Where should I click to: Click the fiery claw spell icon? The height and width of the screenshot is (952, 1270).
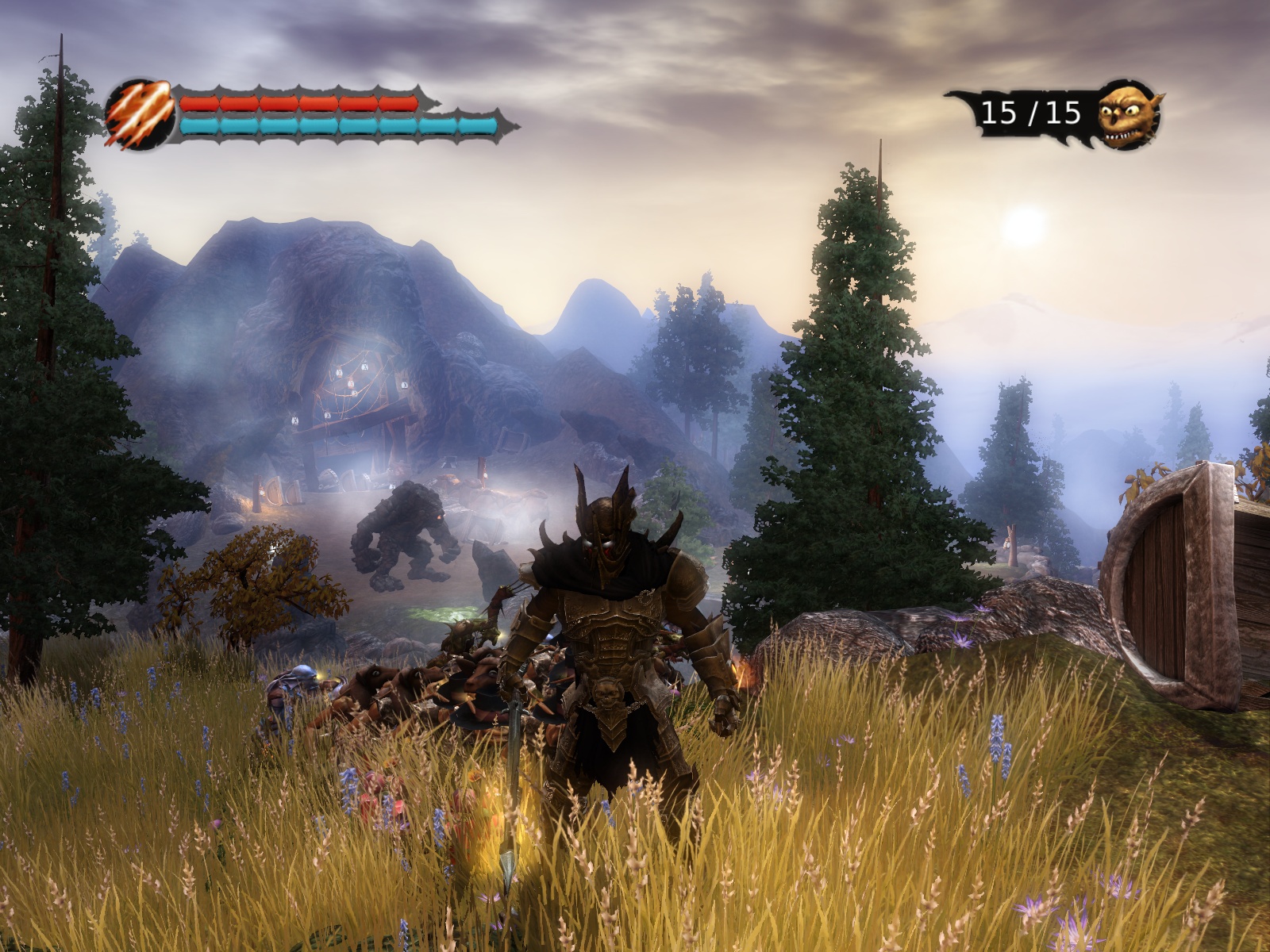click(140, 116)
